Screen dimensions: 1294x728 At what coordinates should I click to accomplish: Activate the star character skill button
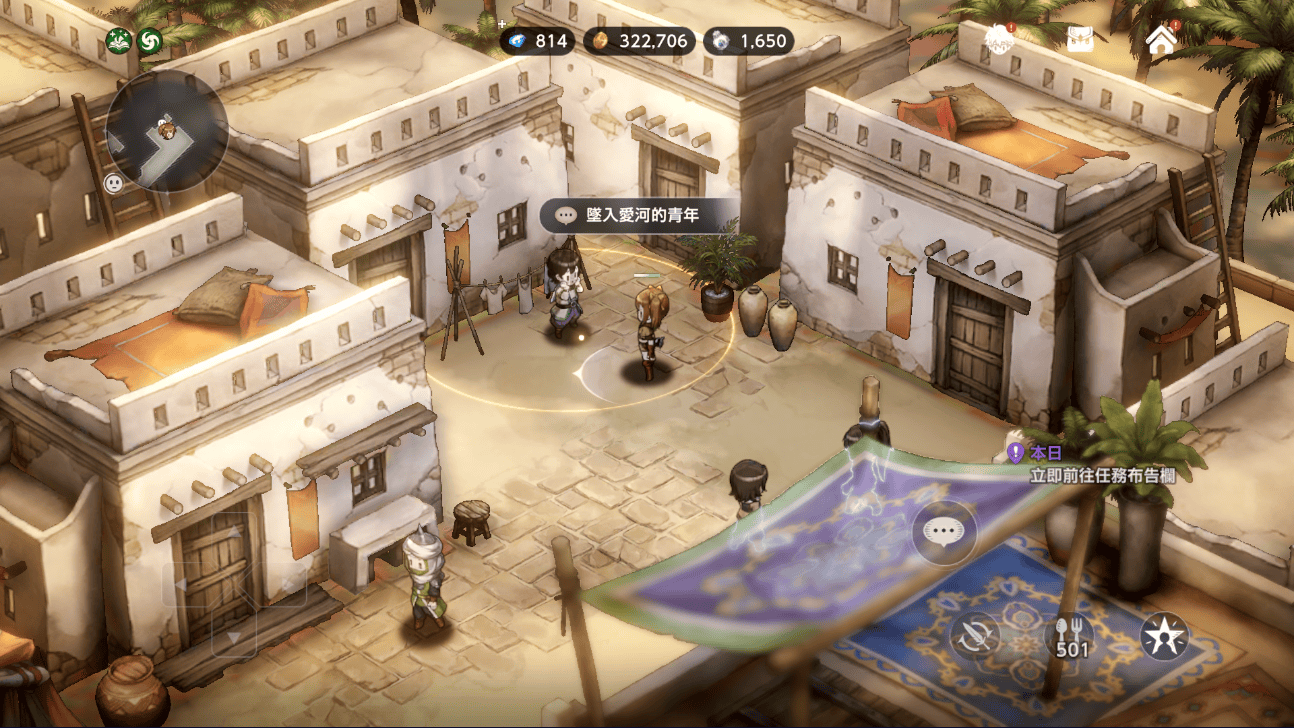click(x=1165, y=637)
